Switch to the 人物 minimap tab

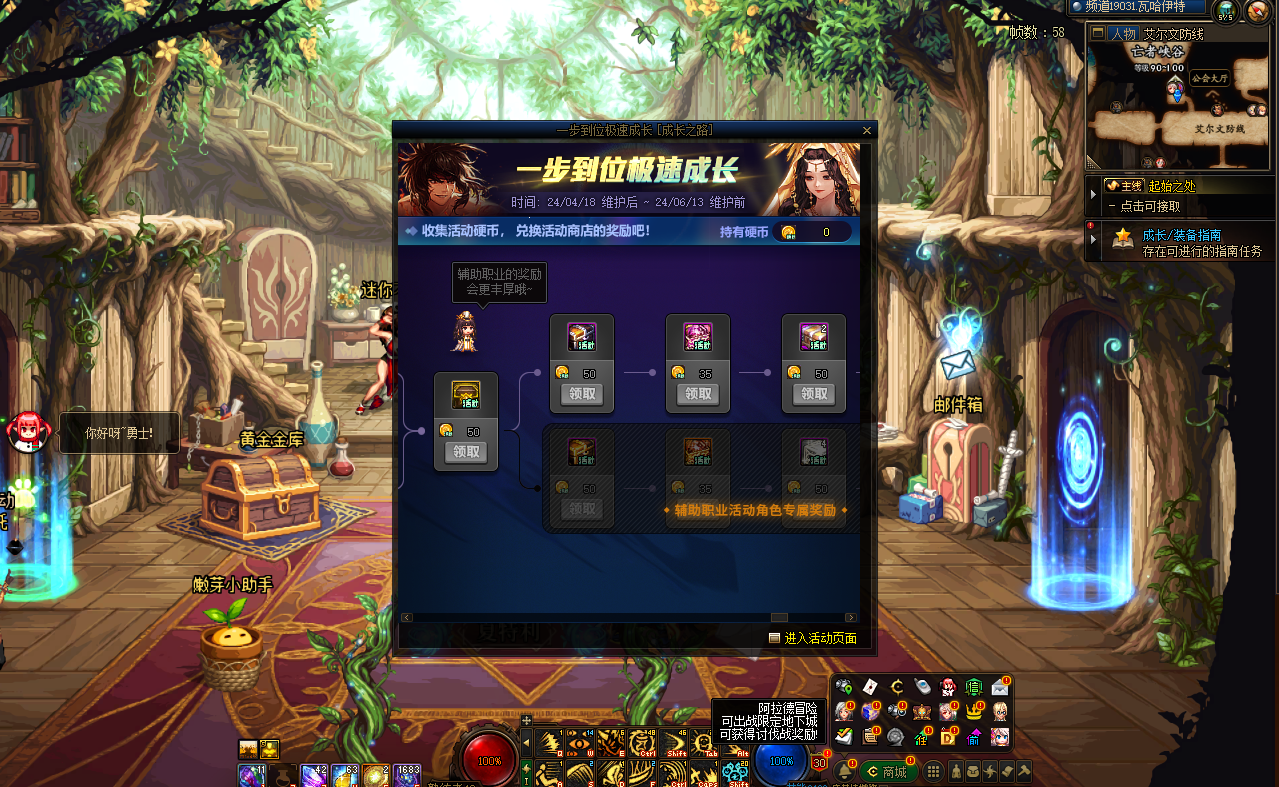(1122, 34)
